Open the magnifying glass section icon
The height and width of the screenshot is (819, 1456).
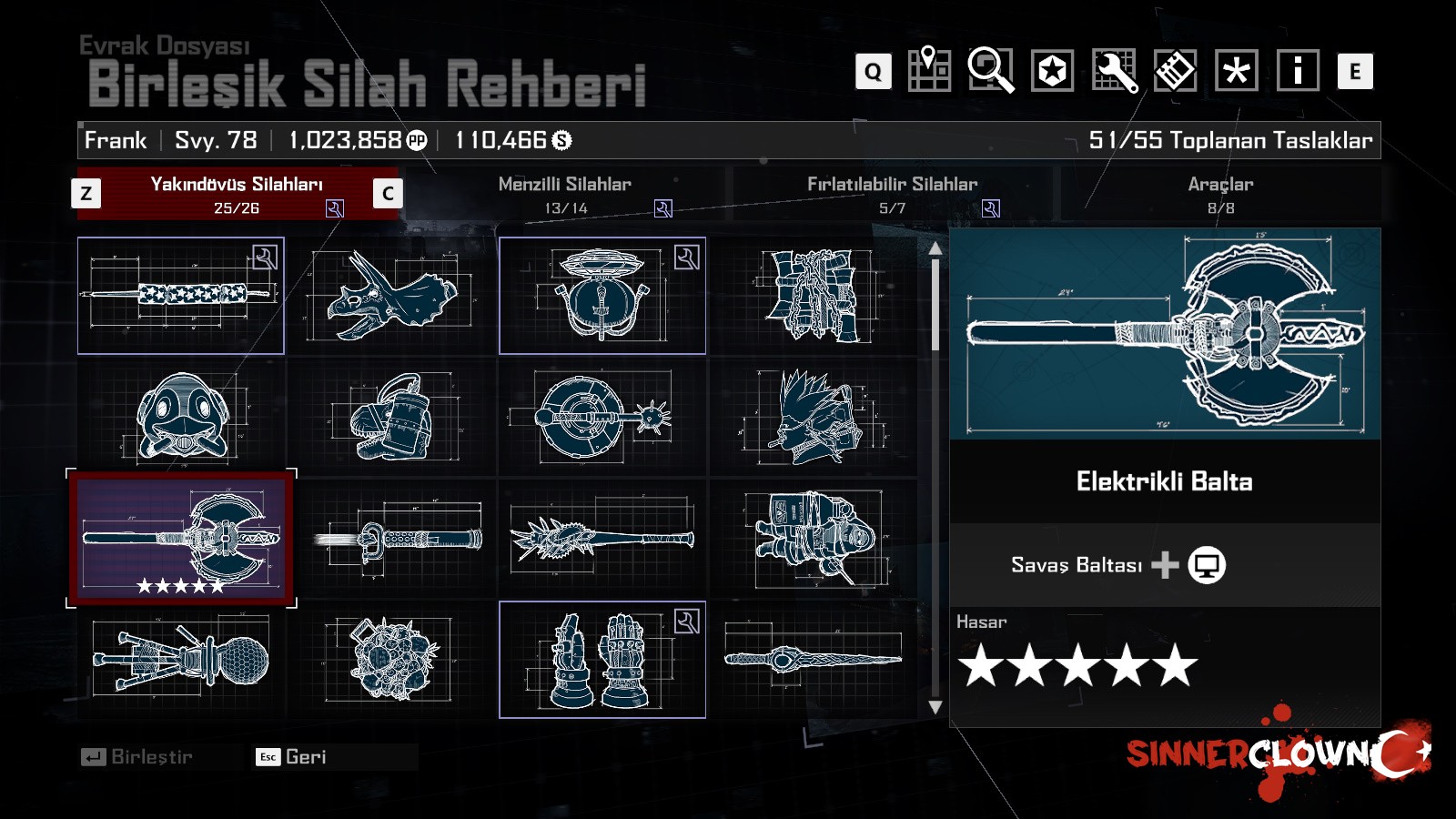click(991, 70)
